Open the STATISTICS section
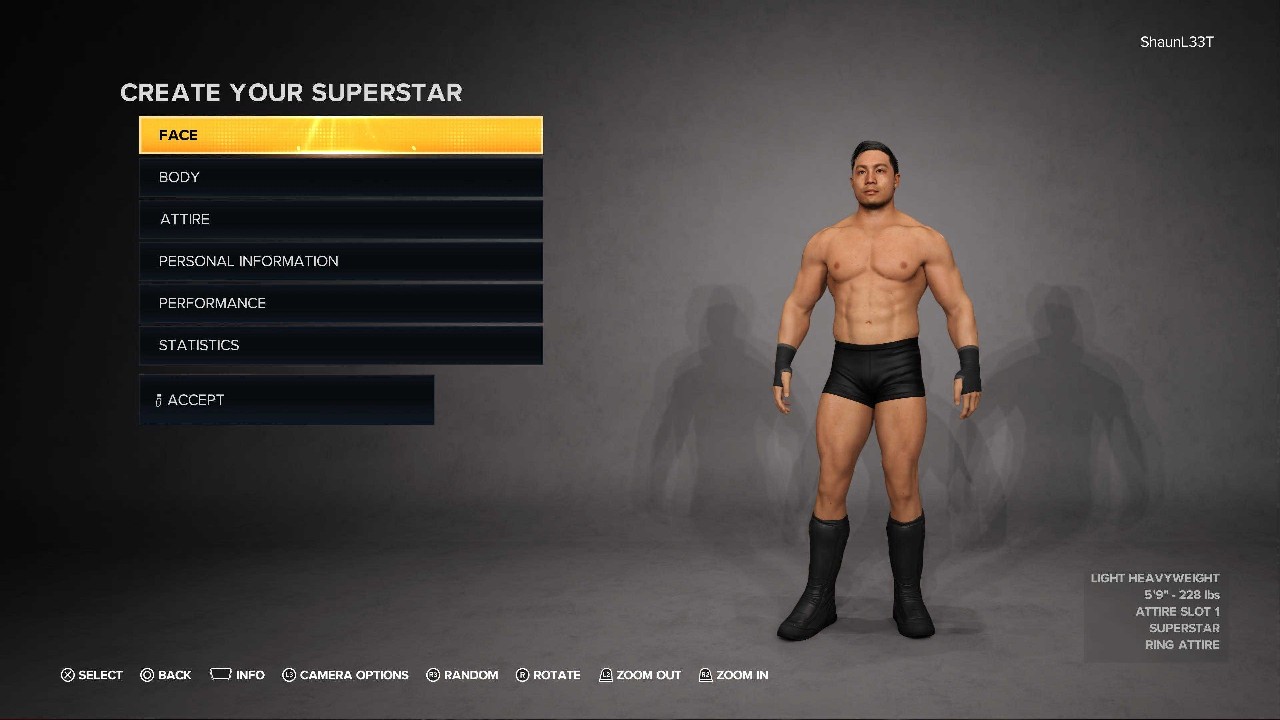Viewport: 1280px width, 720px height. (x=340, y=344)
